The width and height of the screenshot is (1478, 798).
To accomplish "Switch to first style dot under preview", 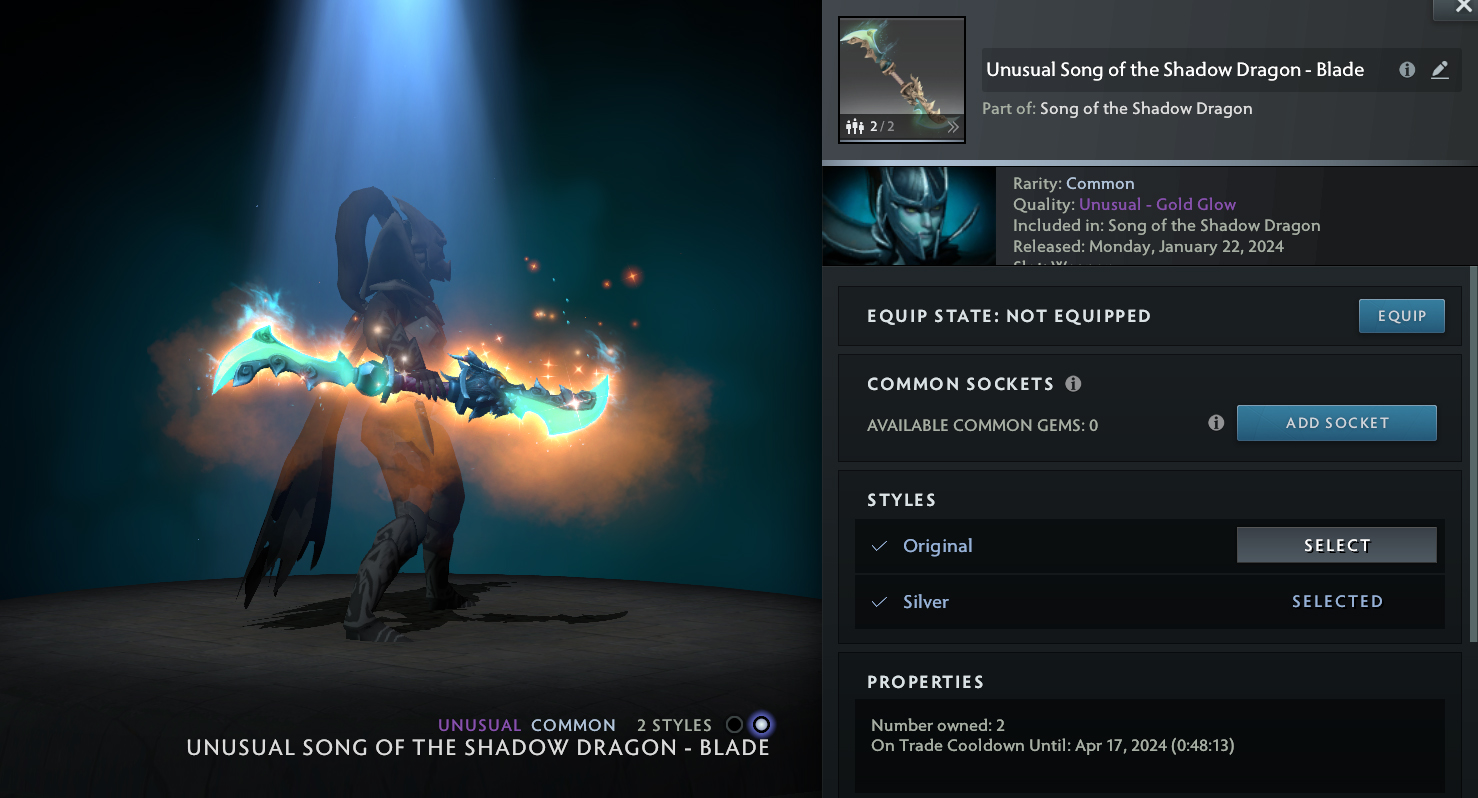I will coord(735,725).
